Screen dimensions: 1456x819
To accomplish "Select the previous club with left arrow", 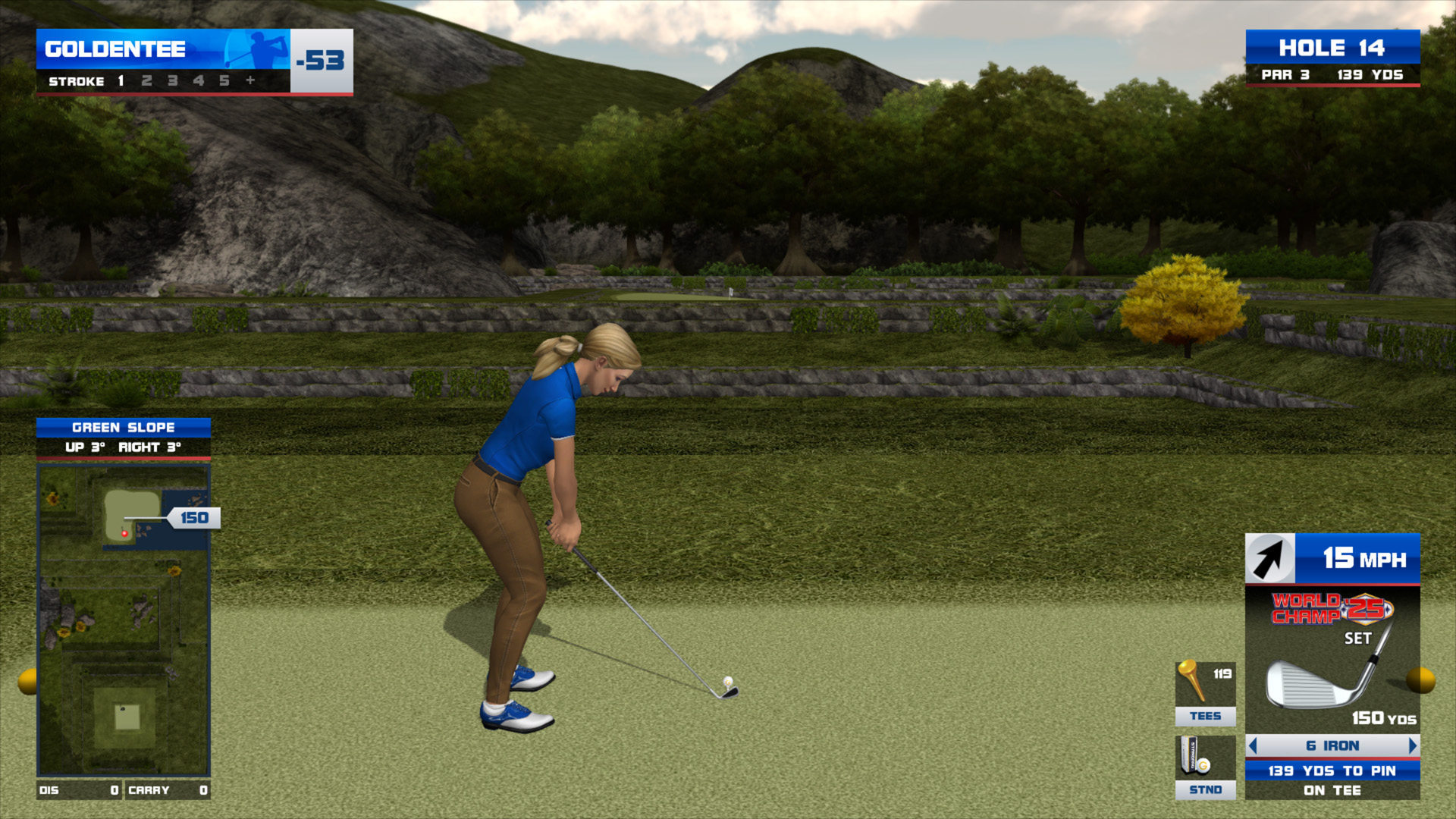I will pos(1254,745).
